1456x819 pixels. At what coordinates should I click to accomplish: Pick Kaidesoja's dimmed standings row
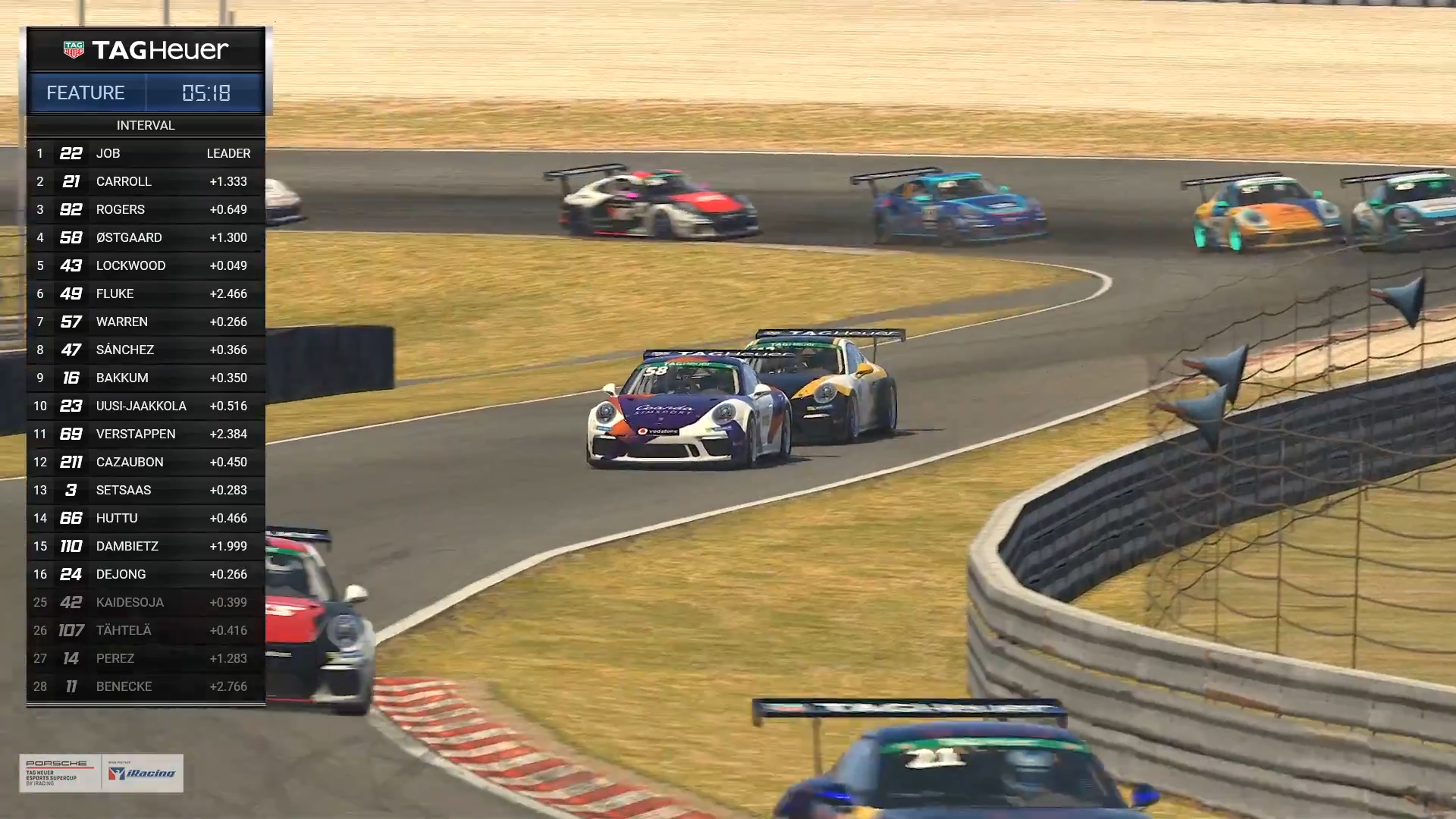point(146,602)
